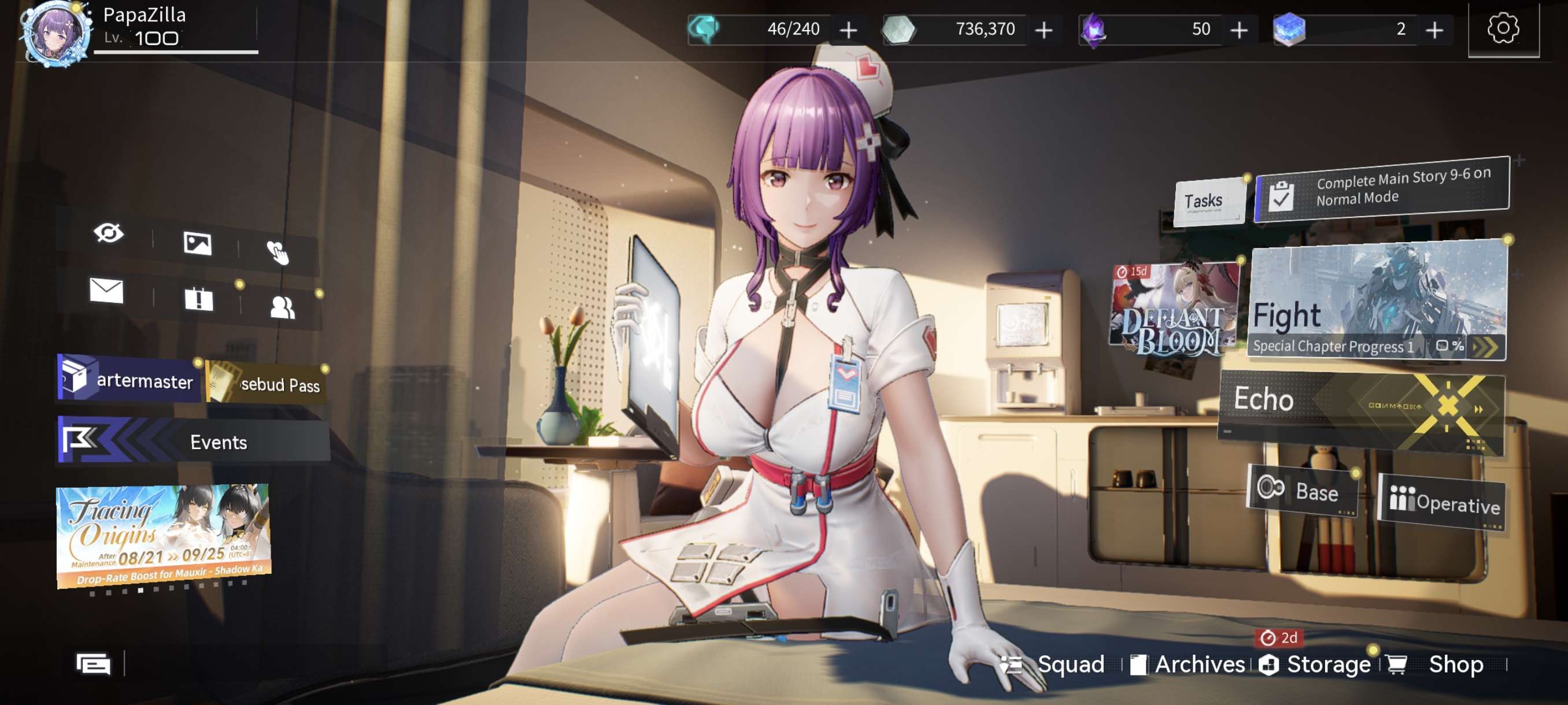Open the Archives
The width and height of the screenshot is (1568, 705).
[1188, 663]
